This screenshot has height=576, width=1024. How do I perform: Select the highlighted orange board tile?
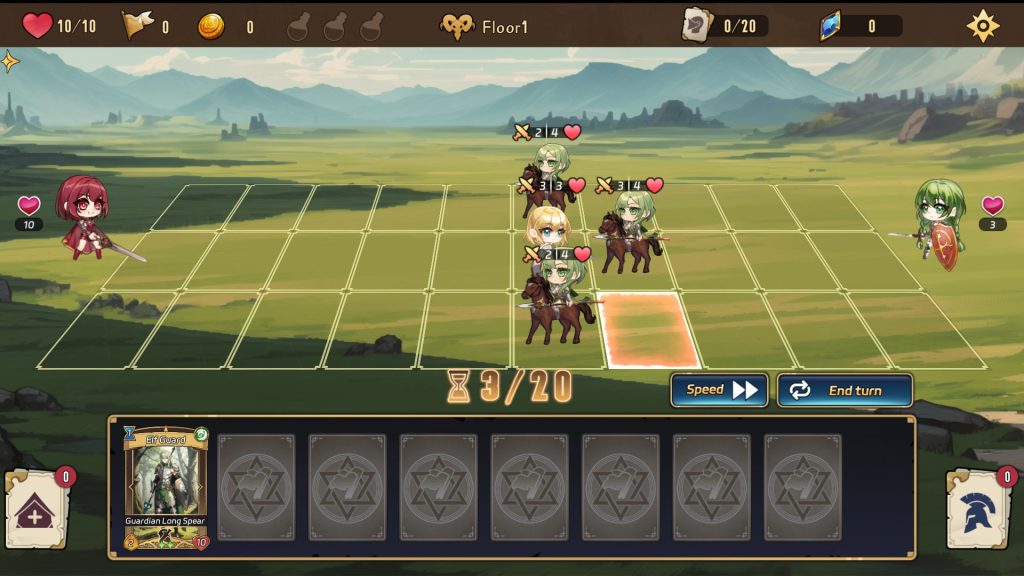point(647,329)
